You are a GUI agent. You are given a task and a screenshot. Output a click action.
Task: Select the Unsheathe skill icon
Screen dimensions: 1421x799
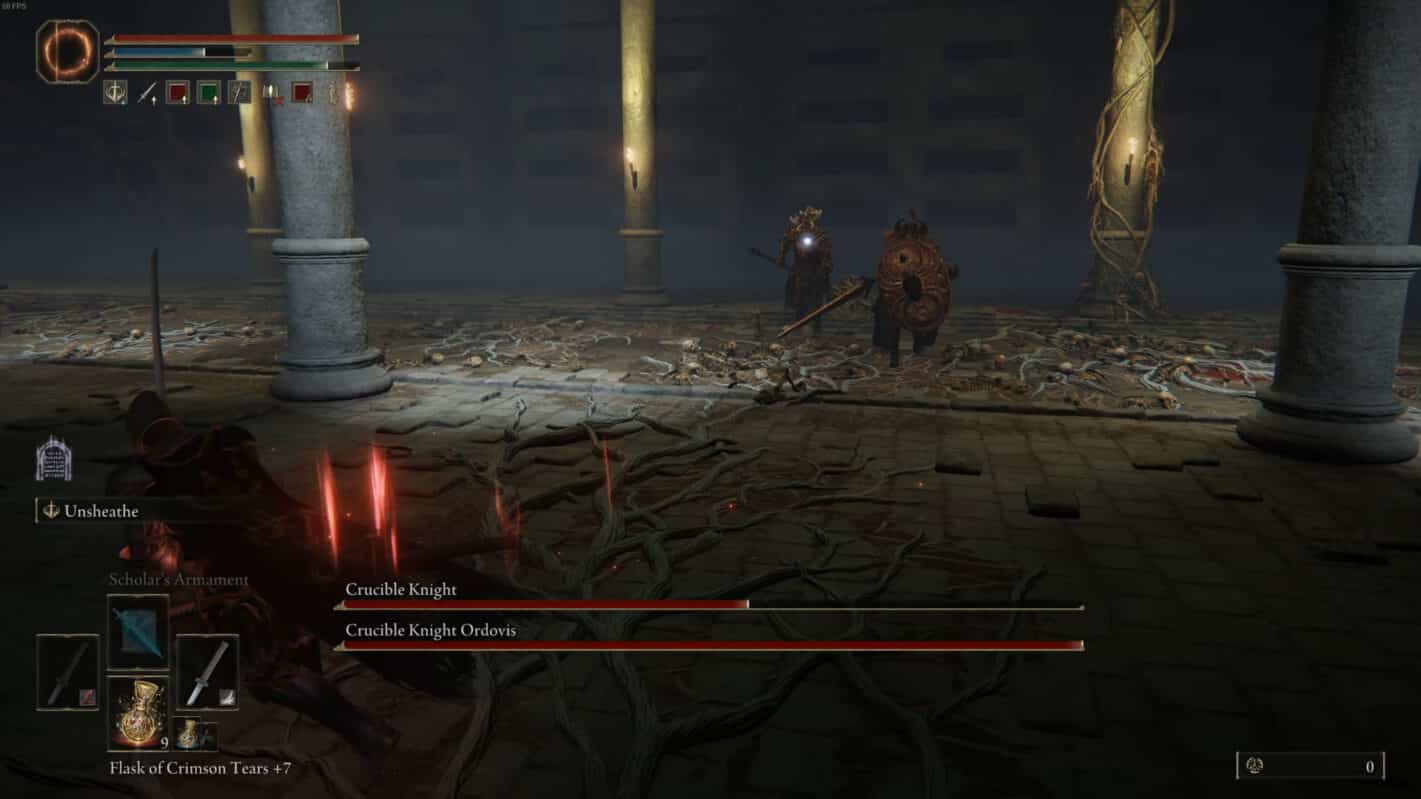(51, 511)
